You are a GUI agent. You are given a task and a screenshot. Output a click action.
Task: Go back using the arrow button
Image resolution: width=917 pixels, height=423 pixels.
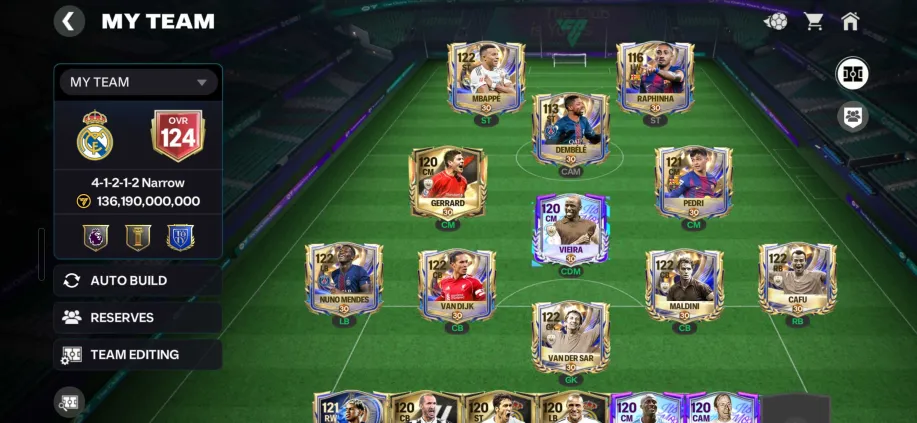(x=69, y=21)
